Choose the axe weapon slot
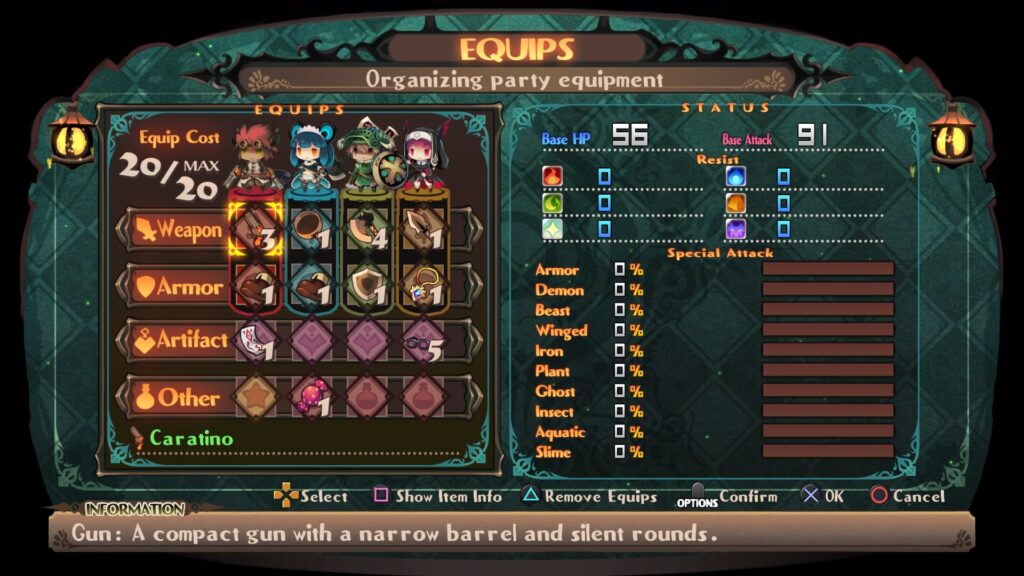1024x576 pixels. click(366, 230)
